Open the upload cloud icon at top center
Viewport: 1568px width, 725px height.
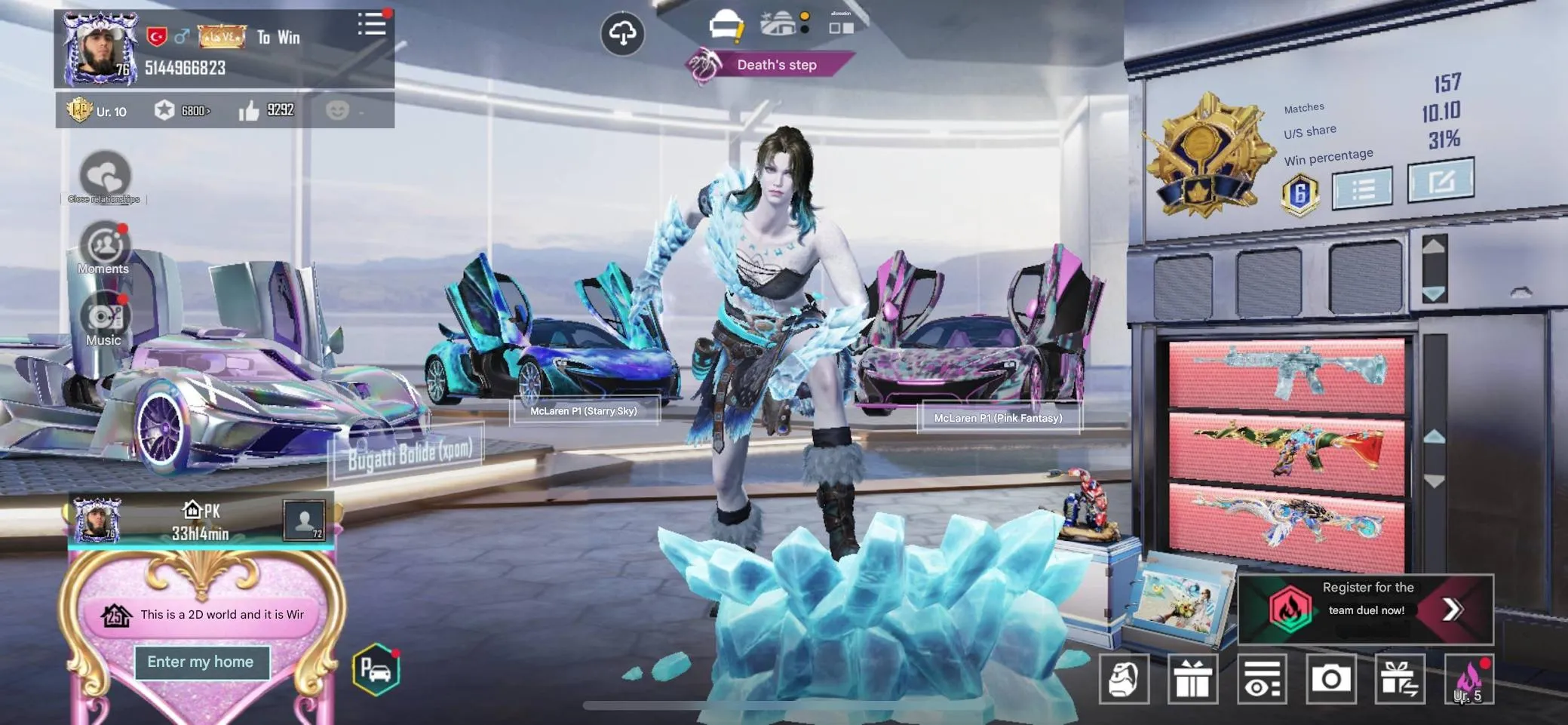(621, 32)
